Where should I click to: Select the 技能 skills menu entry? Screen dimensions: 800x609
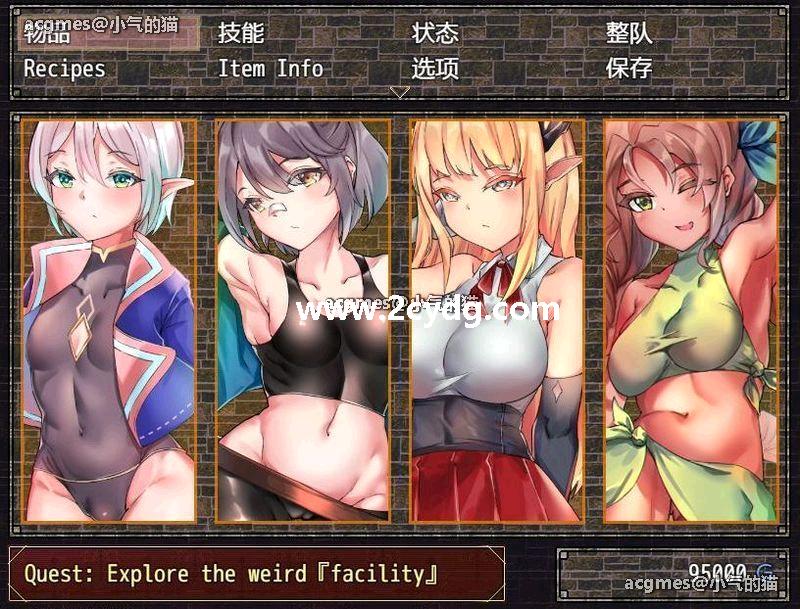(x=241, y=33)
